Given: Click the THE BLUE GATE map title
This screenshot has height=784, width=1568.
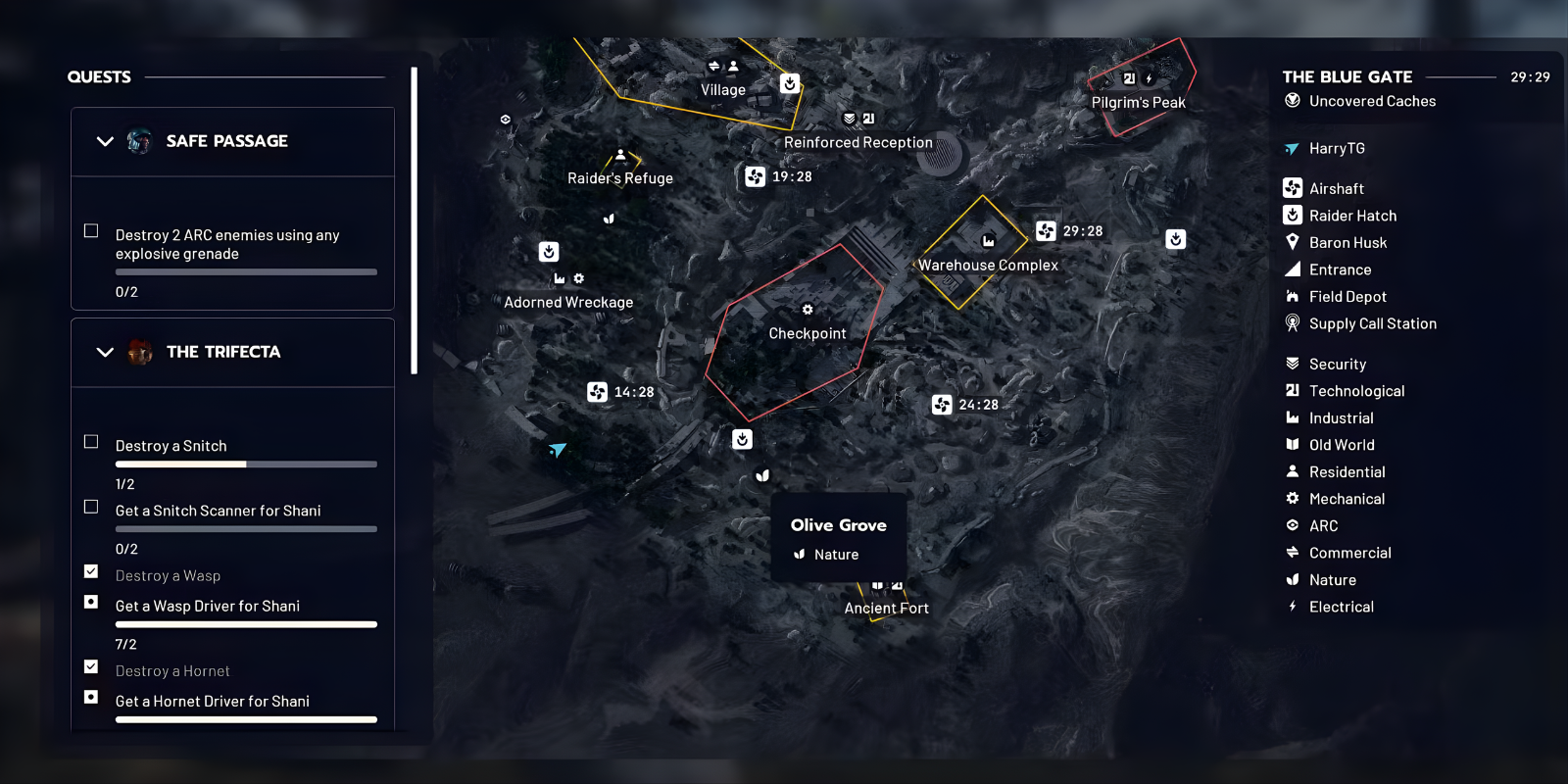Looking at the screenshot, I should [1347, 76].
